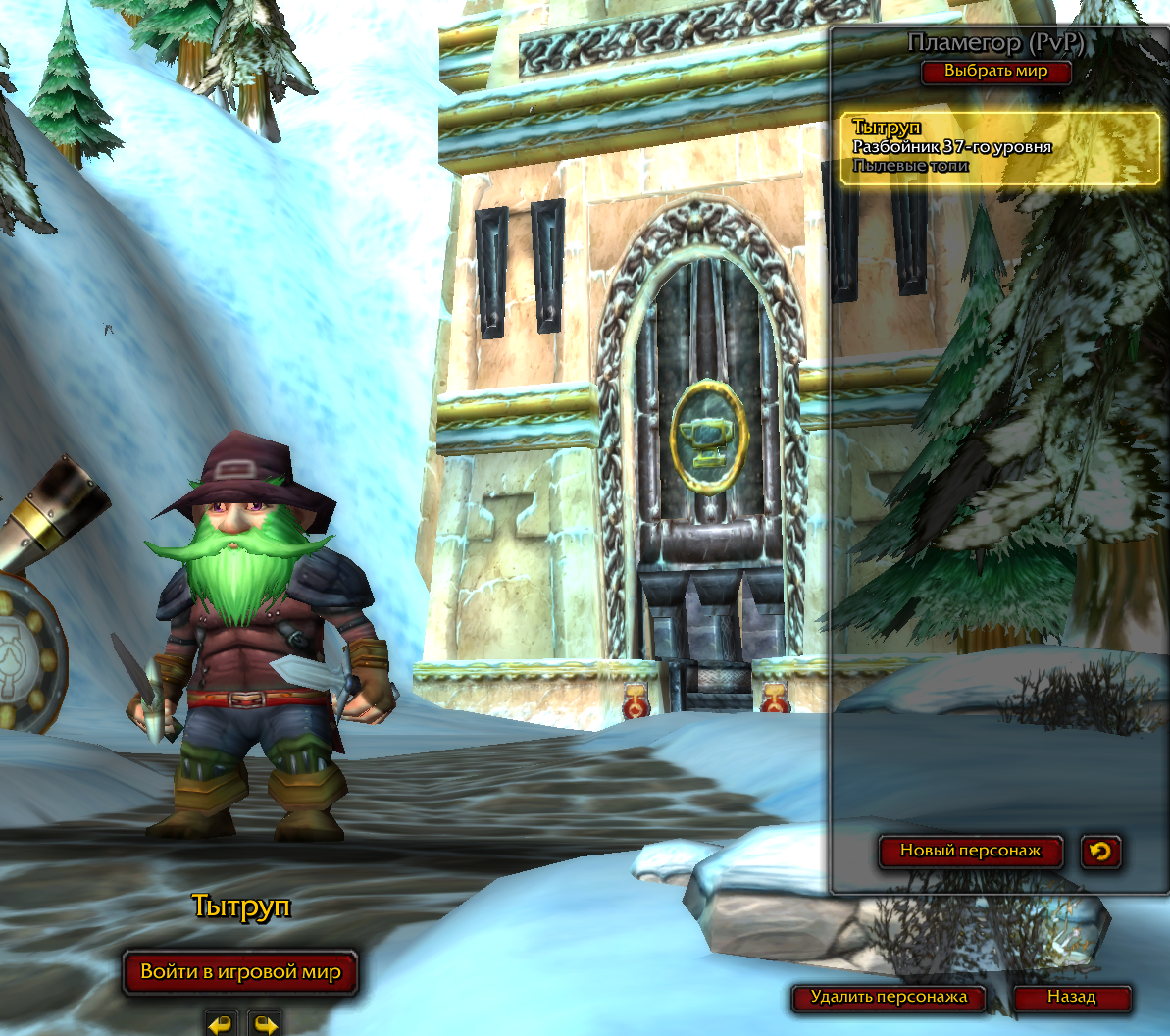The width and height of the screenshot is (1170, 1036).
Task: Create a new character with "Новый персонаж"
Action: [x=970, y=851]
